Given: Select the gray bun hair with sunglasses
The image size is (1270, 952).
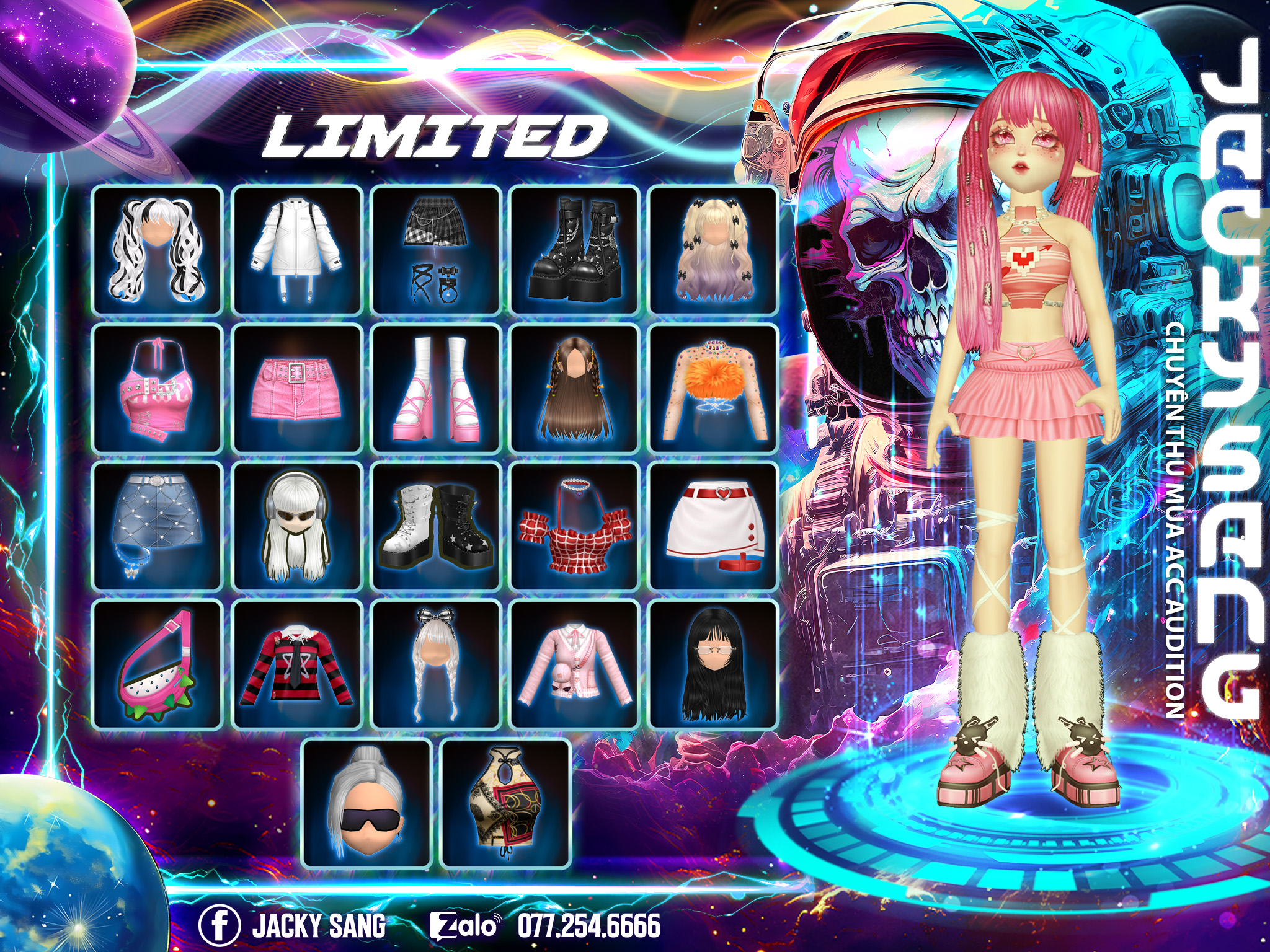Looking at the screenshot, I should 366,803.
